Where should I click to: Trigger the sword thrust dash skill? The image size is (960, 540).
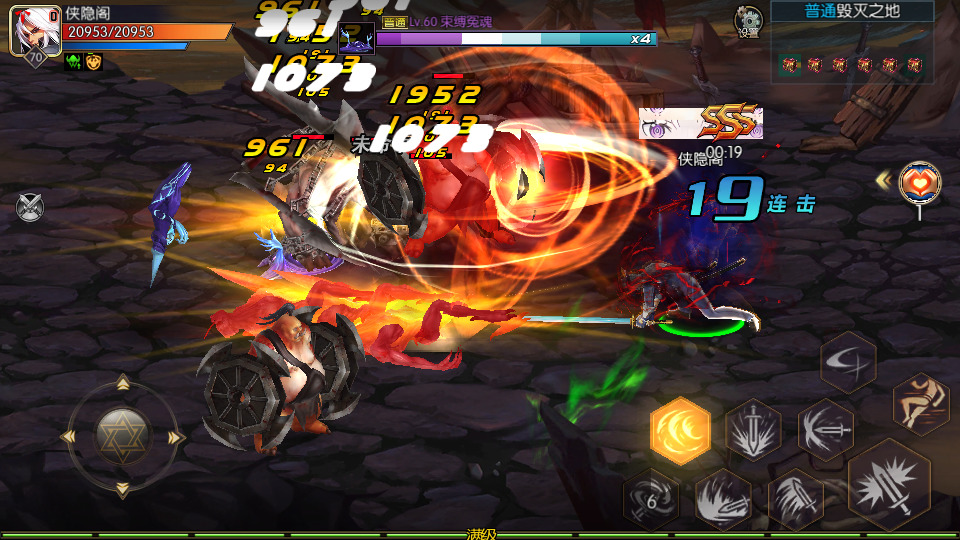[826, 428]
